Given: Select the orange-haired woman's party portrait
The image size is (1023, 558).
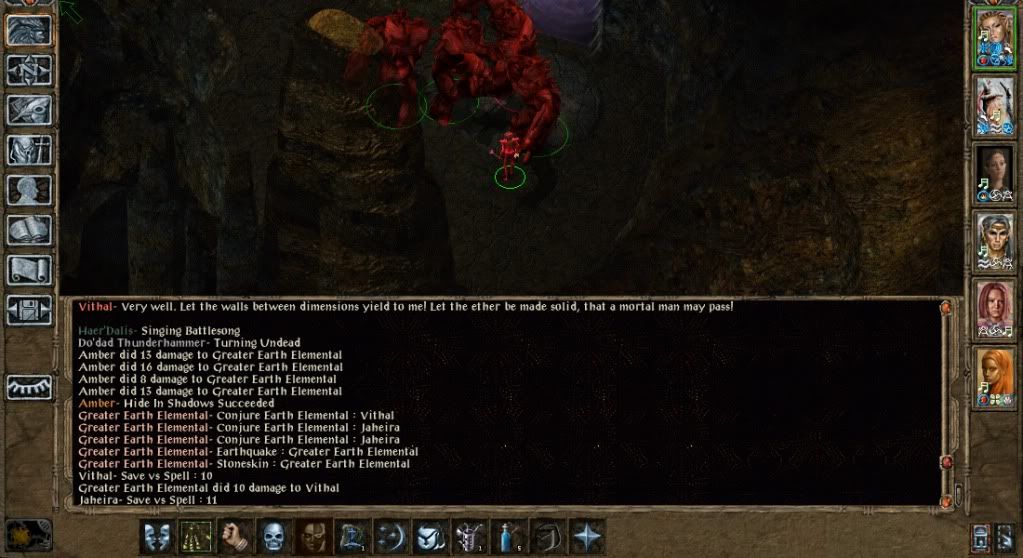Looking at the screenshot, I should coord(995,377).
